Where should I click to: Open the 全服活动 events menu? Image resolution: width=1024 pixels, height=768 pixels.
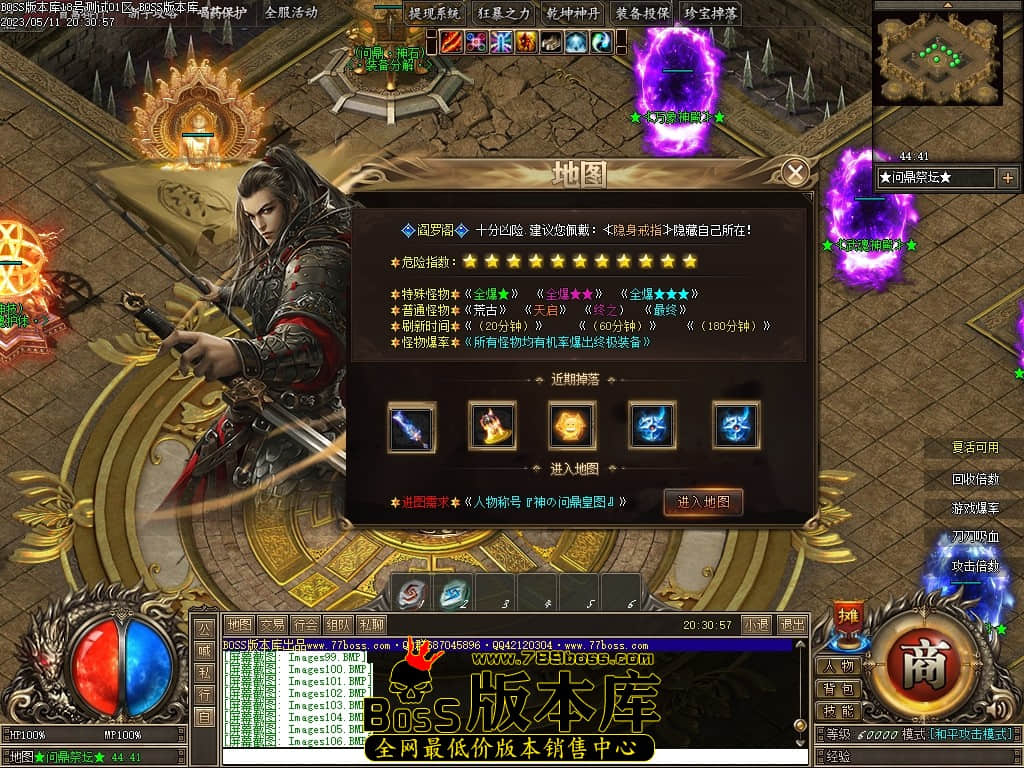[x=291, y=13]
